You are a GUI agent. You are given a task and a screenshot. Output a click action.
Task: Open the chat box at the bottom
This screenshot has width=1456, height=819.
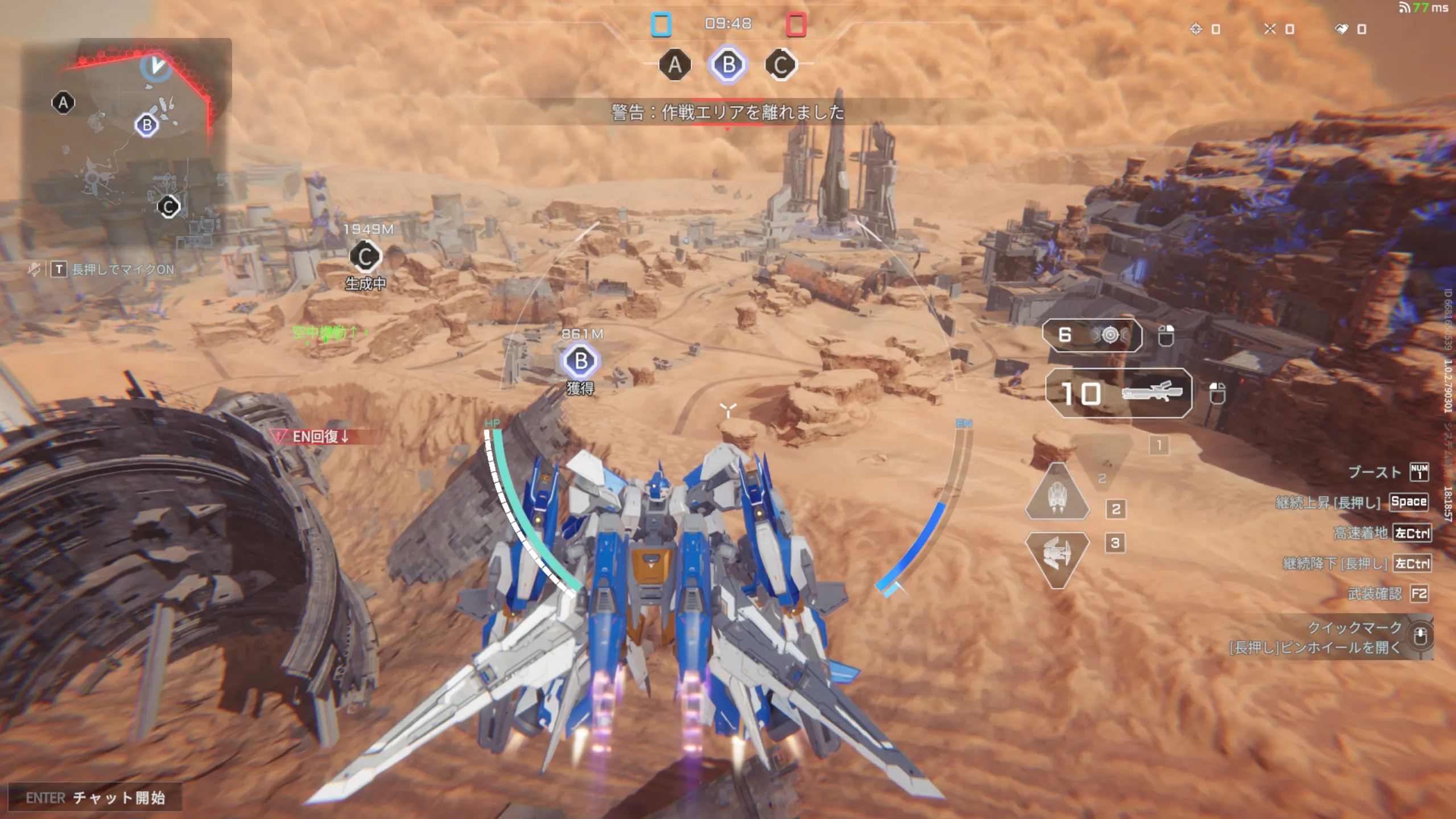click(x=96, y=797)
